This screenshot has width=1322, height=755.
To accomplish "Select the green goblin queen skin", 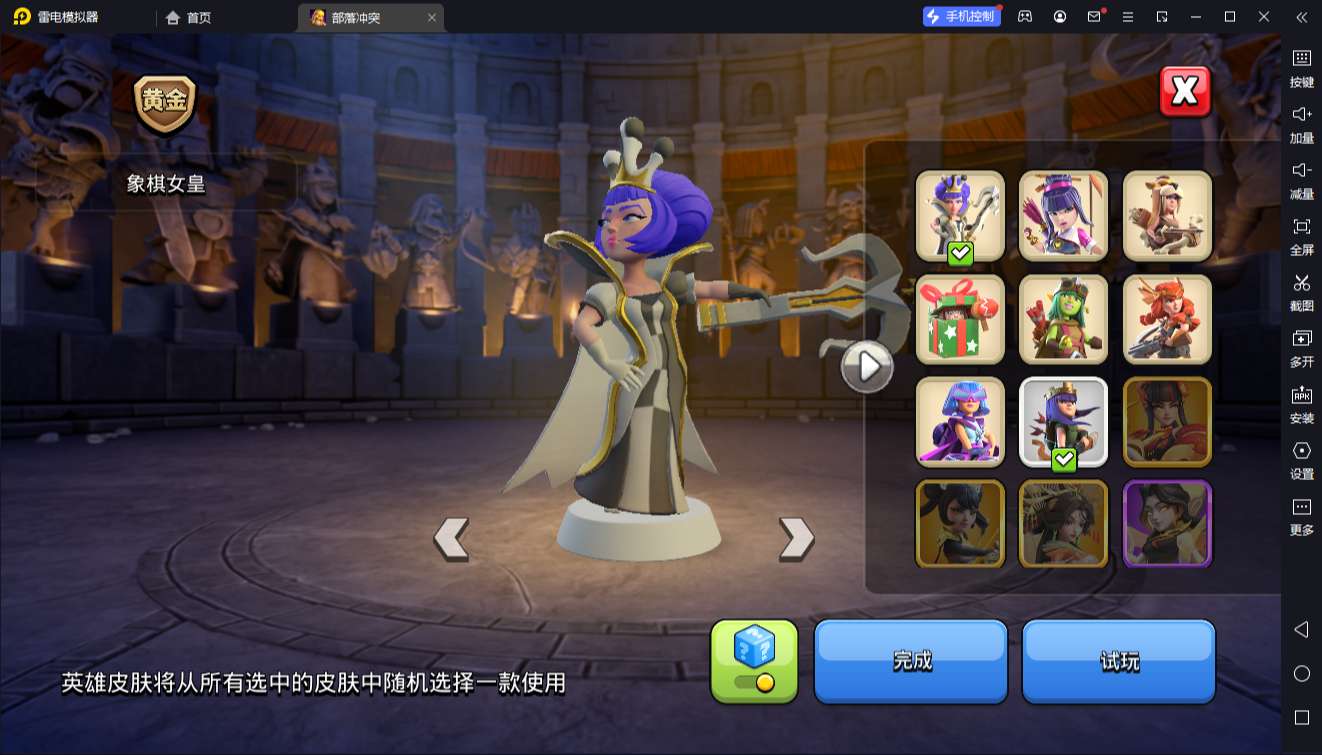I will [x=1063, y=319].
